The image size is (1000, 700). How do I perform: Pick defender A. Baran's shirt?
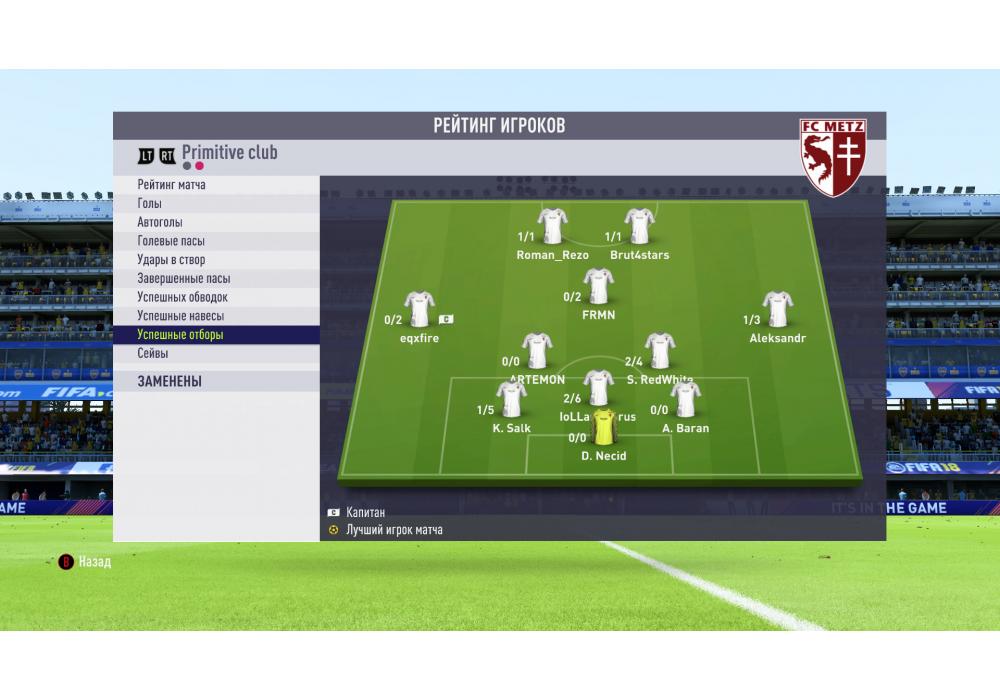tap(685, 399)
